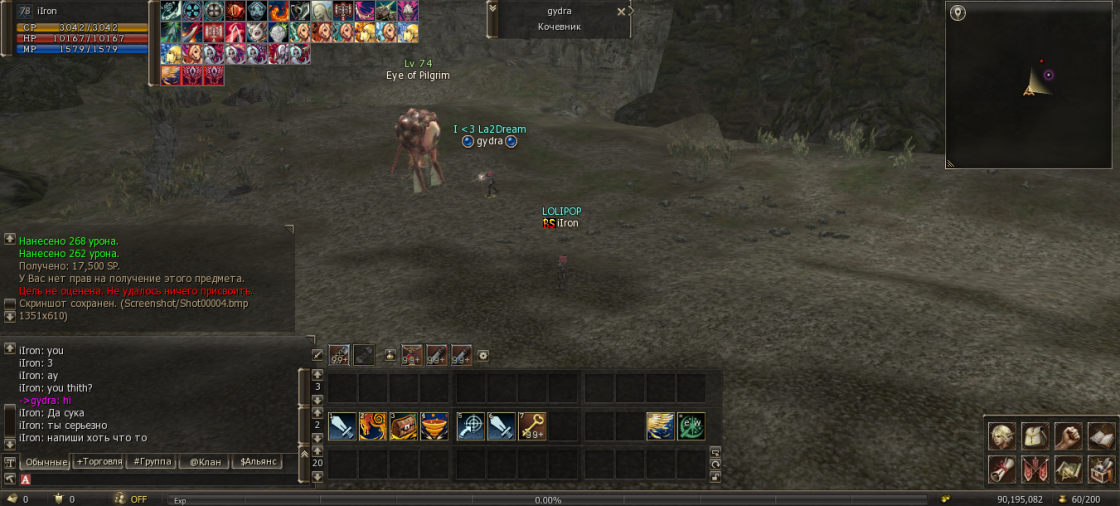1120x506 pixels.
Task: Open the inventory bag icon
Action: point(1034,436)
